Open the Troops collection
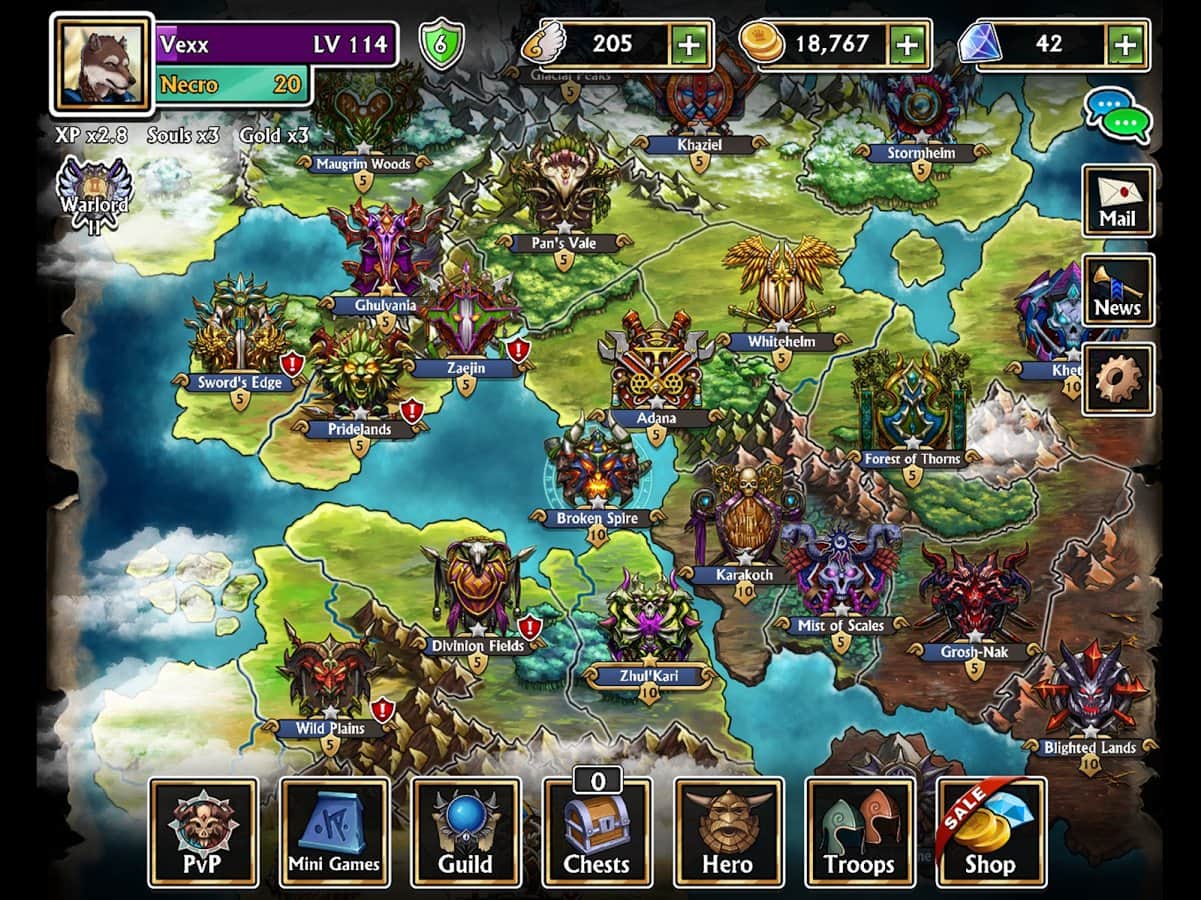The image size is (1201, 900). (x=860, y=832)
